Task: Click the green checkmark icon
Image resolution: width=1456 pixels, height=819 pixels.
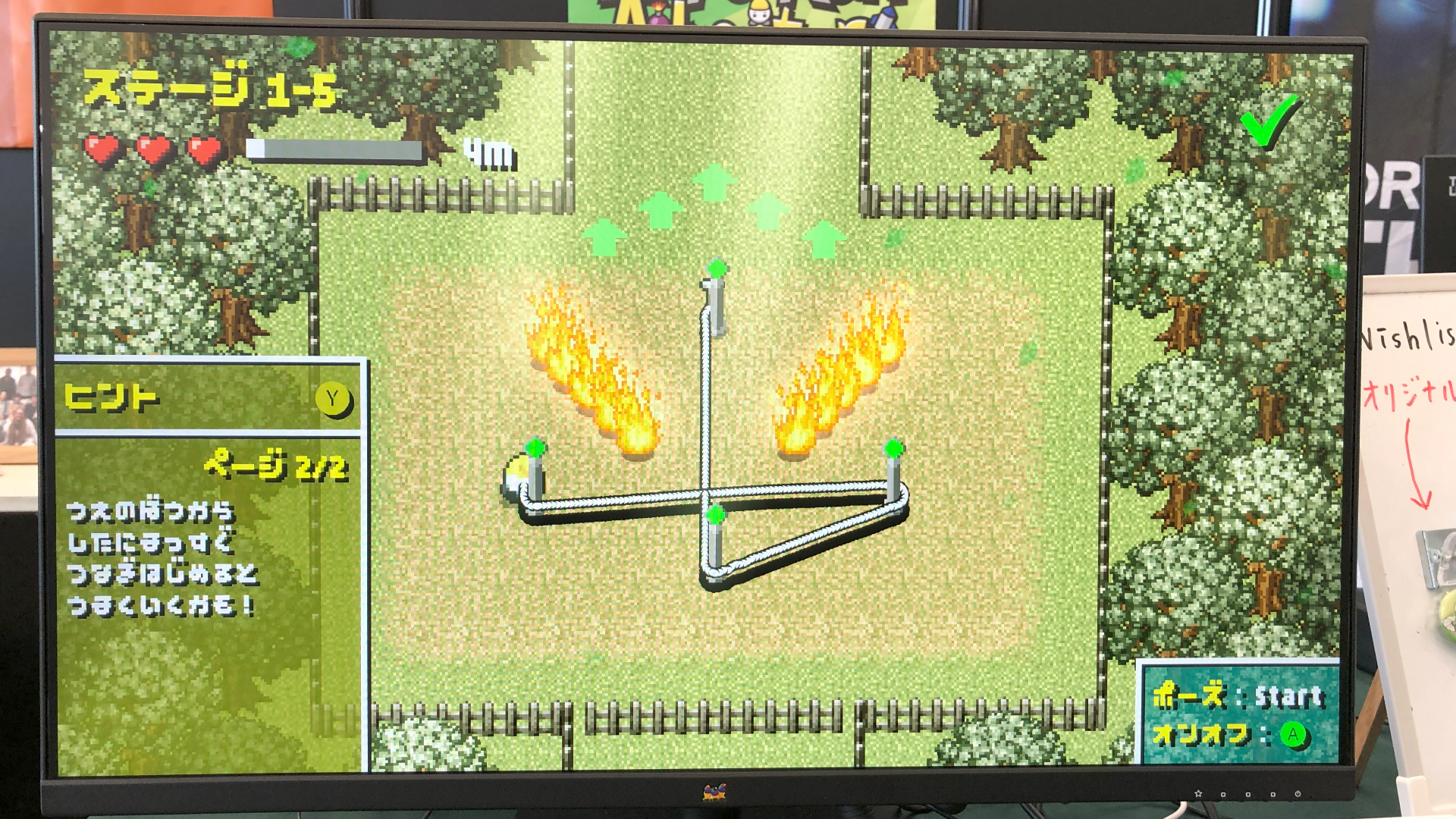Action: click(x=1269, y=121)
